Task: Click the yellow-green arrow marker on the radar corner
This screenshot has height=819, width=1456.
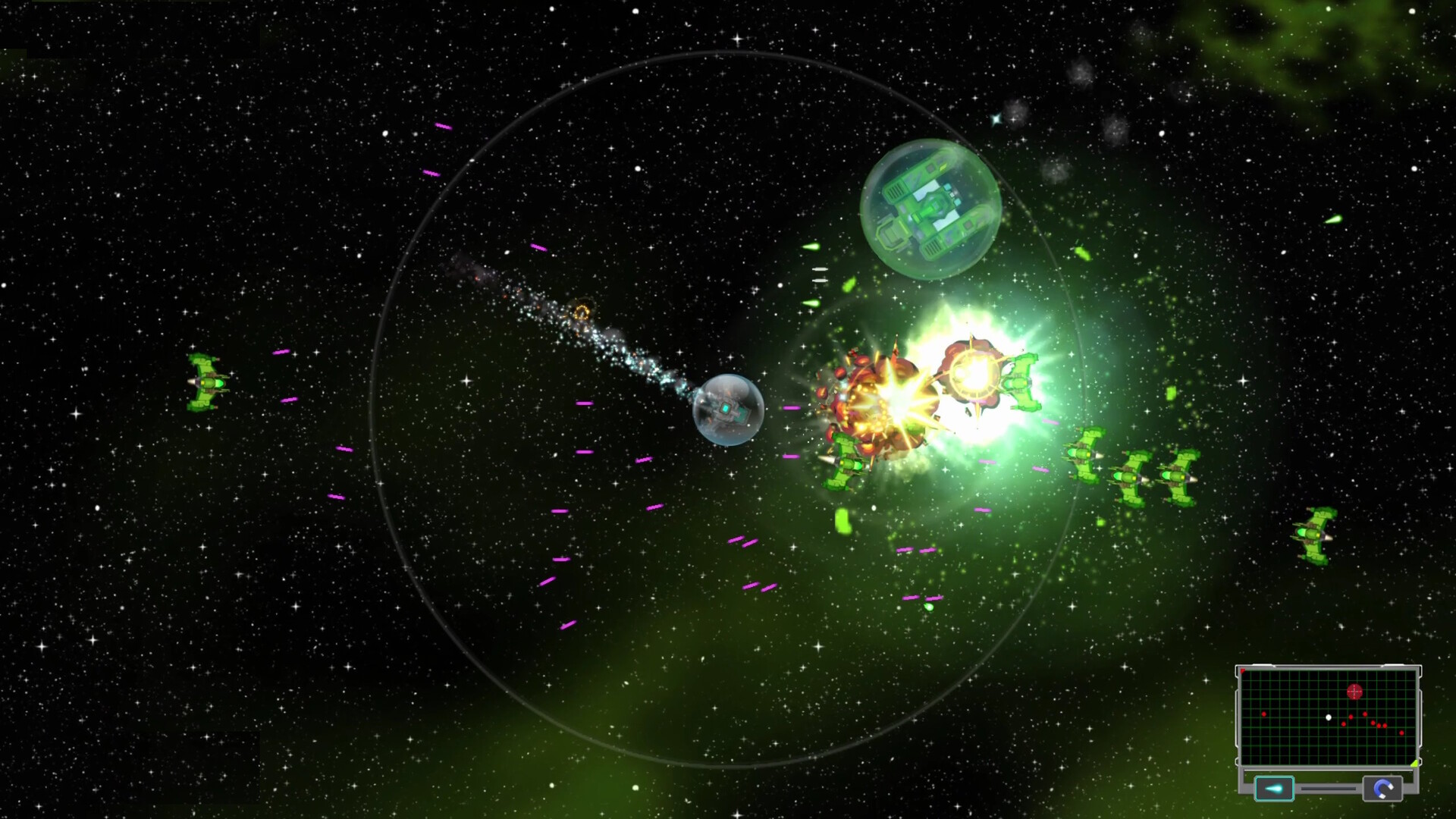Action: tap(1414, 763)
